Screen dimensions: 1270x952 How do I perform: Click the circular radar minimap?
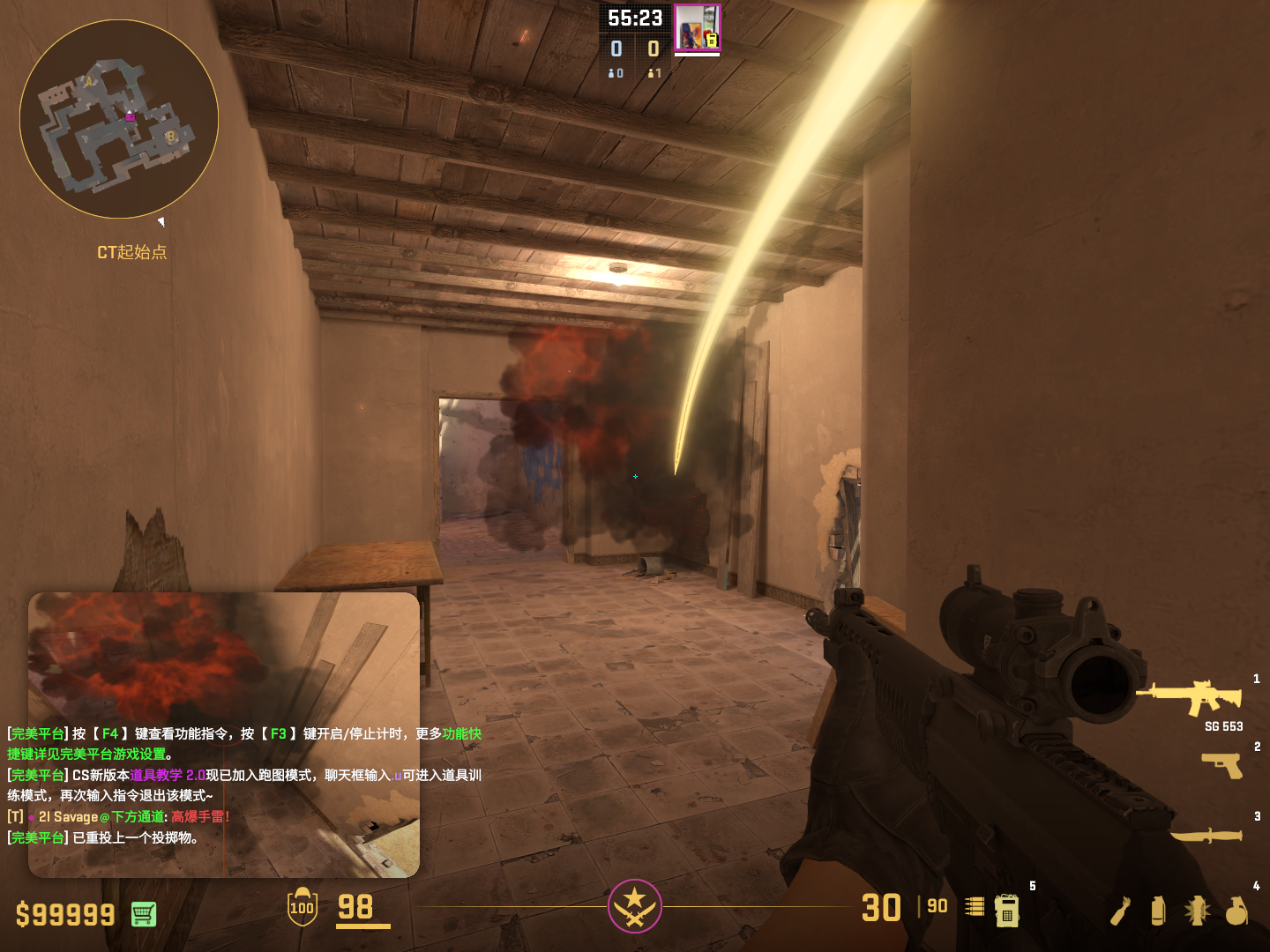point(119,119)
